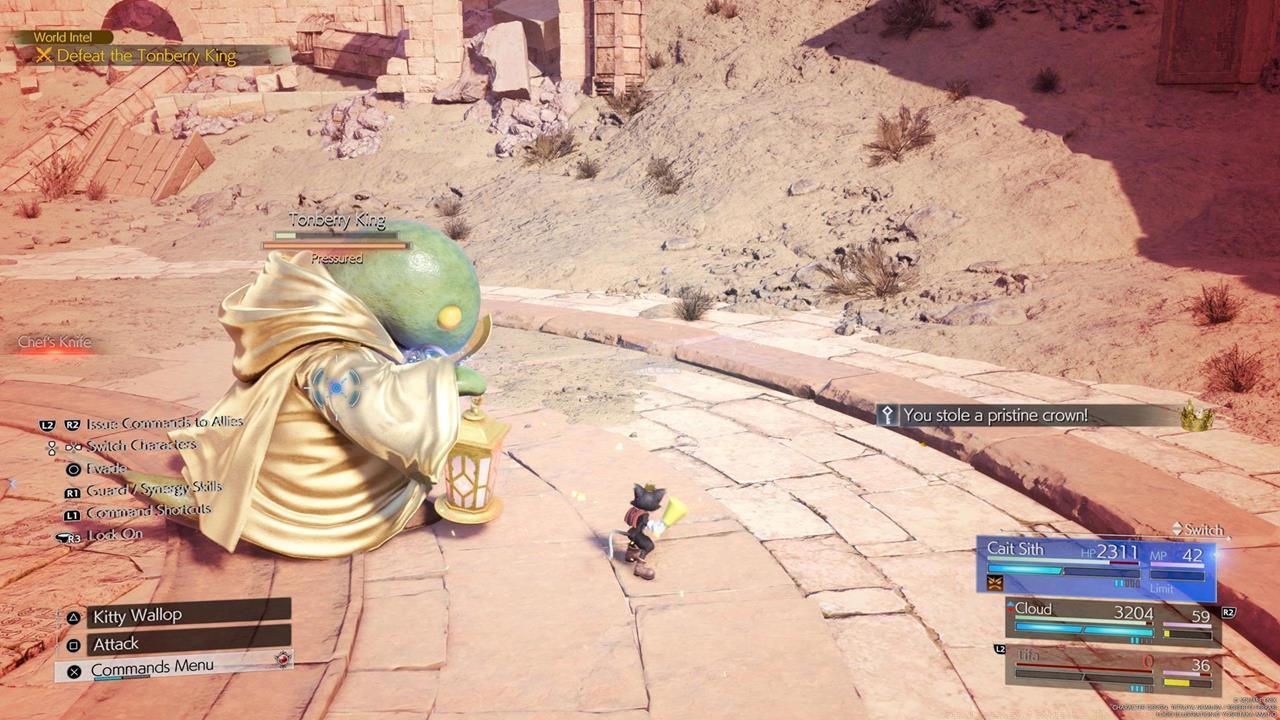Screen dimensions: 1280x720
Task: Select the Evade circle button icon
Action: [x=73, y=469]
